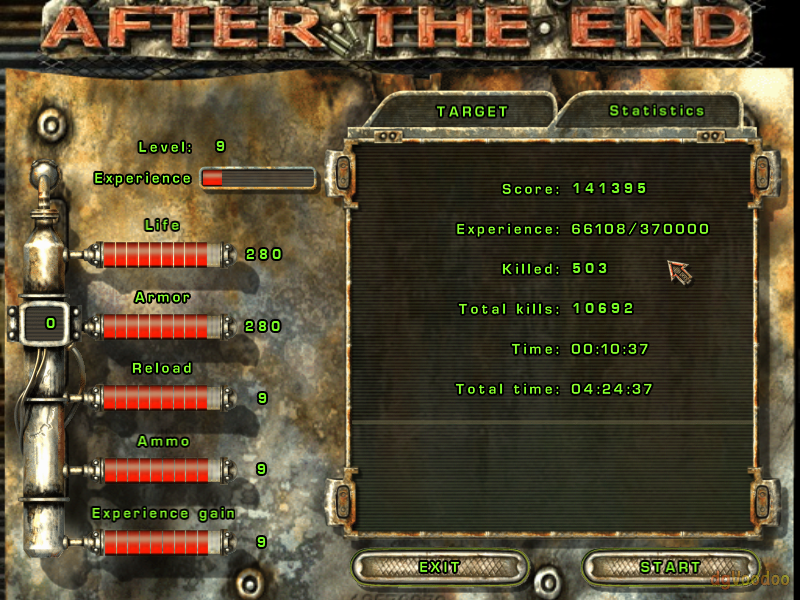Image resolution: width=800 pixels, height=600 pixels.
Task: Upgrade the Life stat bar
Action: tap(155, 254)
